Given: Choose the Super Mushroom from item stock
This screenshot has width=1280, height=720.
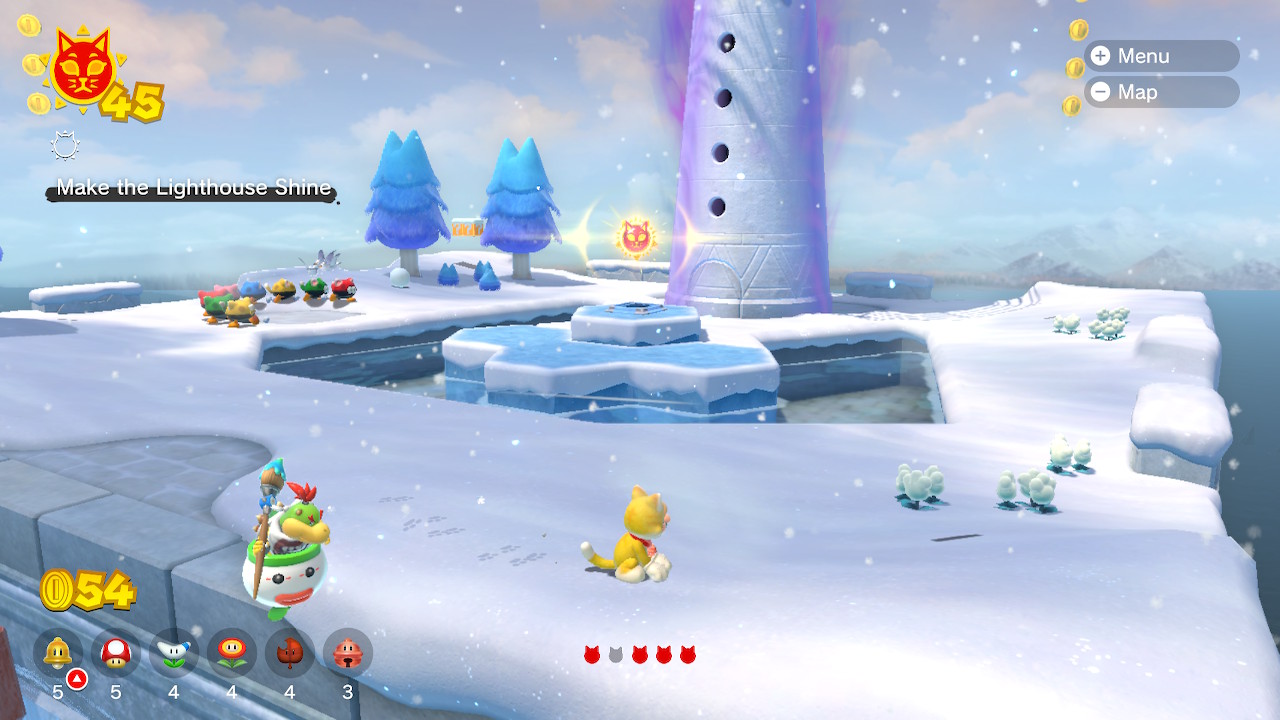Looking at the screenshot, I should pyautogui.click(x=116, y=653).
